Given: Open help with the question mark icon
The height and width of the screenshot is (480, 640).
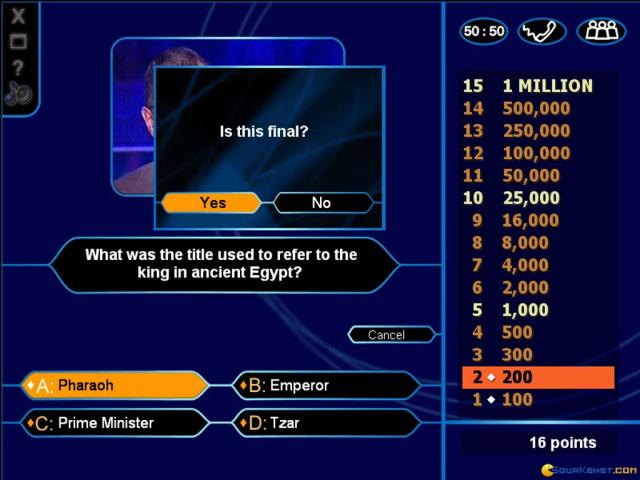Looking at the screenshot, I should 19,68.
